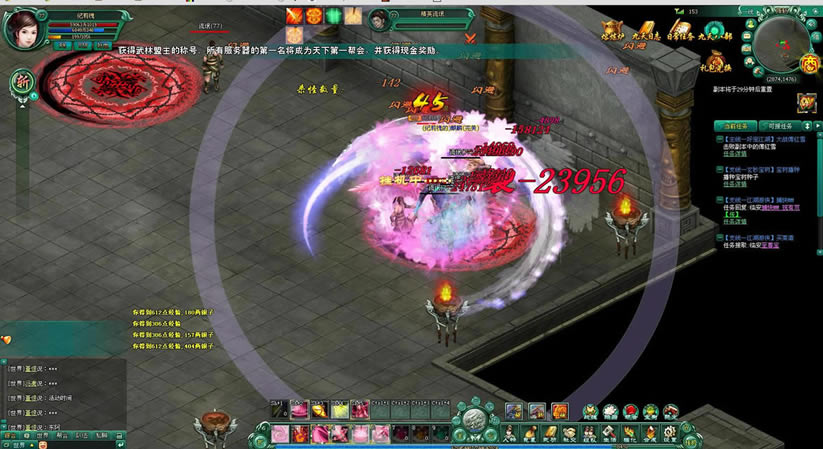Viewport: 823px width, 449px height.
Task: Switch to the 可接任务 quest tab
Action: [779, 126]
